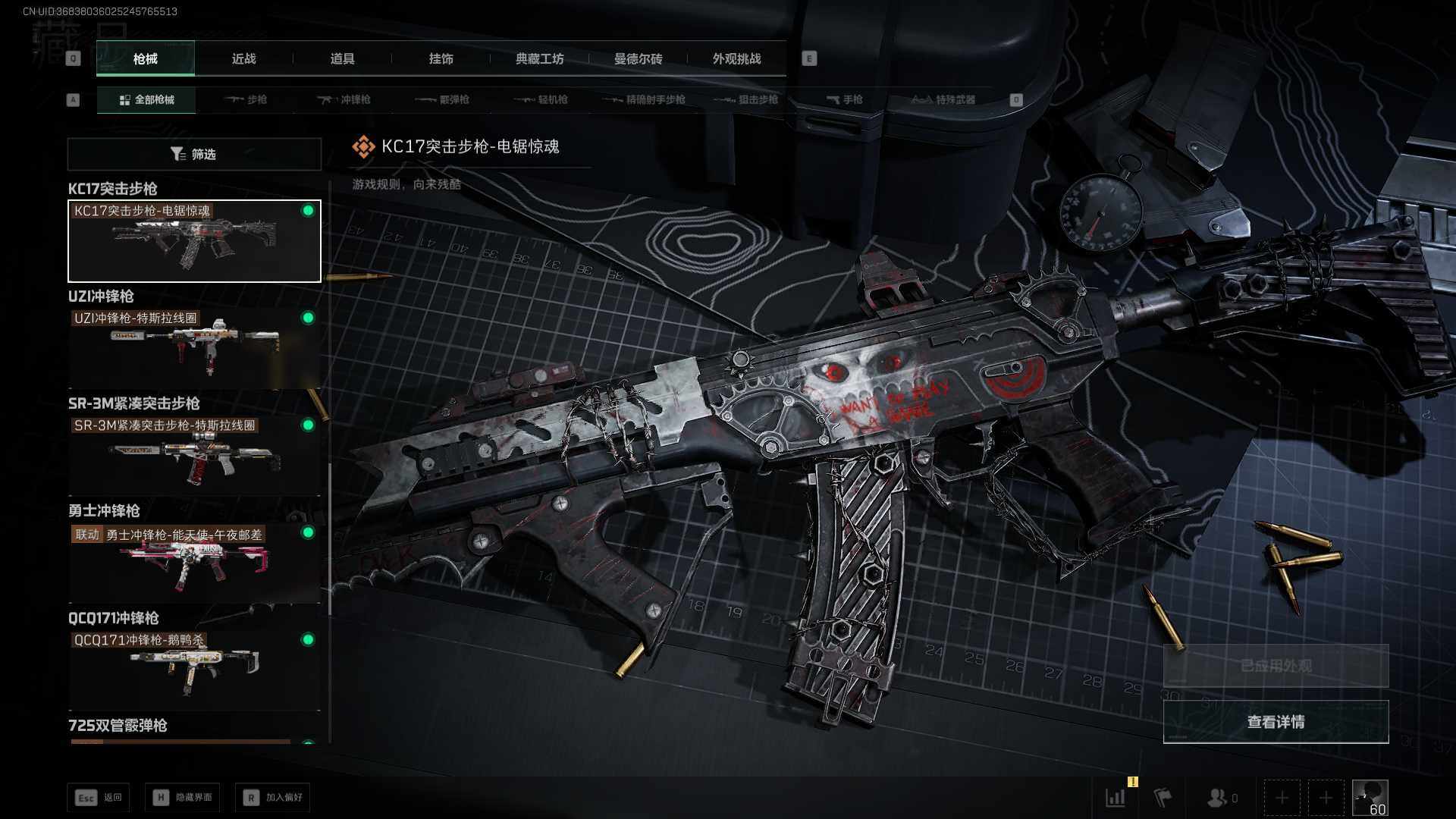The width and height of the screenshot is (1456, 819).
Task: Filter weapons by 步枪 category
Action: click(246, 99)
